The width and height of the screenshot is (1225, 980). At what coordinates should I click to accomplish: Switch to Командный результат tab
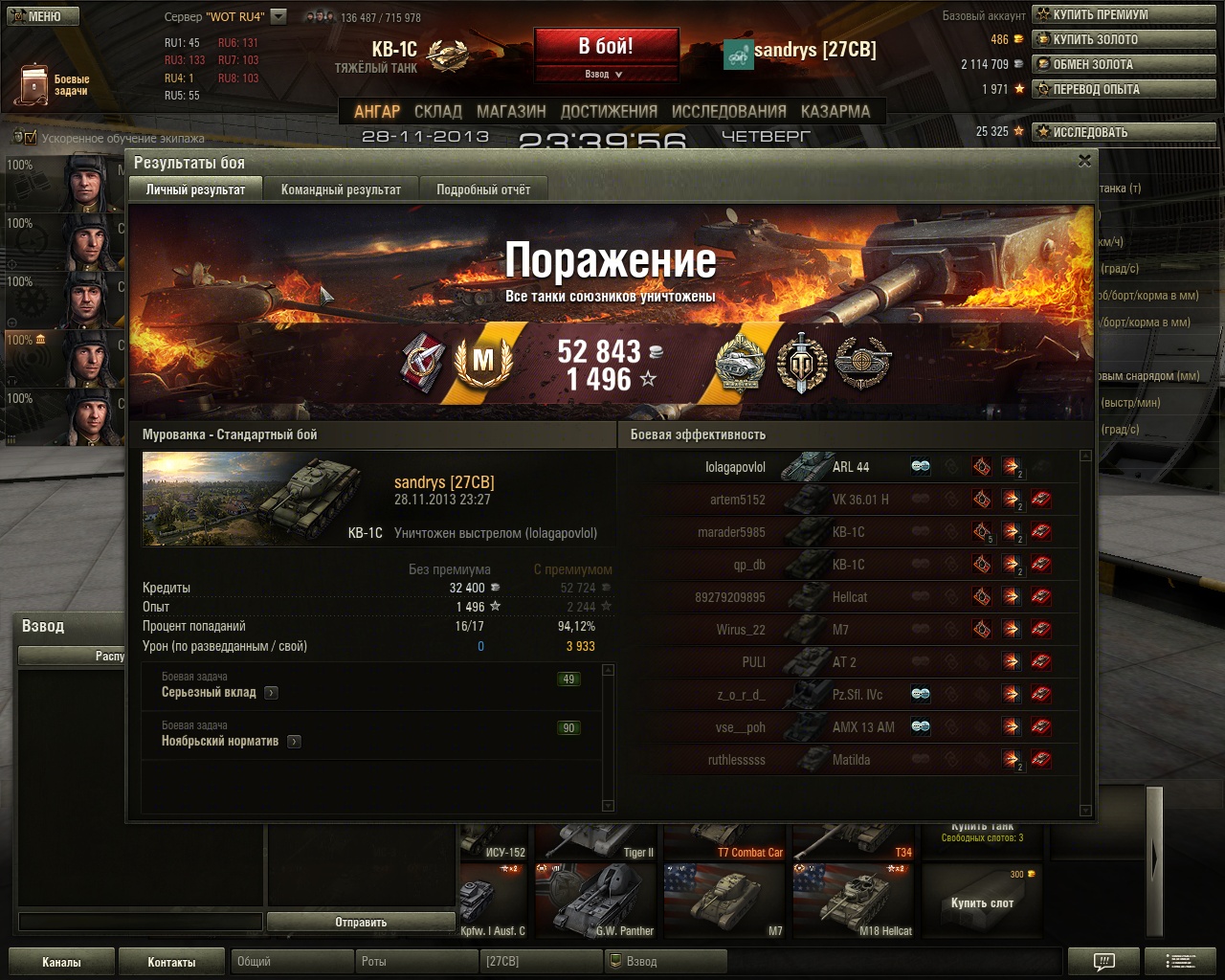coord(341,189)
